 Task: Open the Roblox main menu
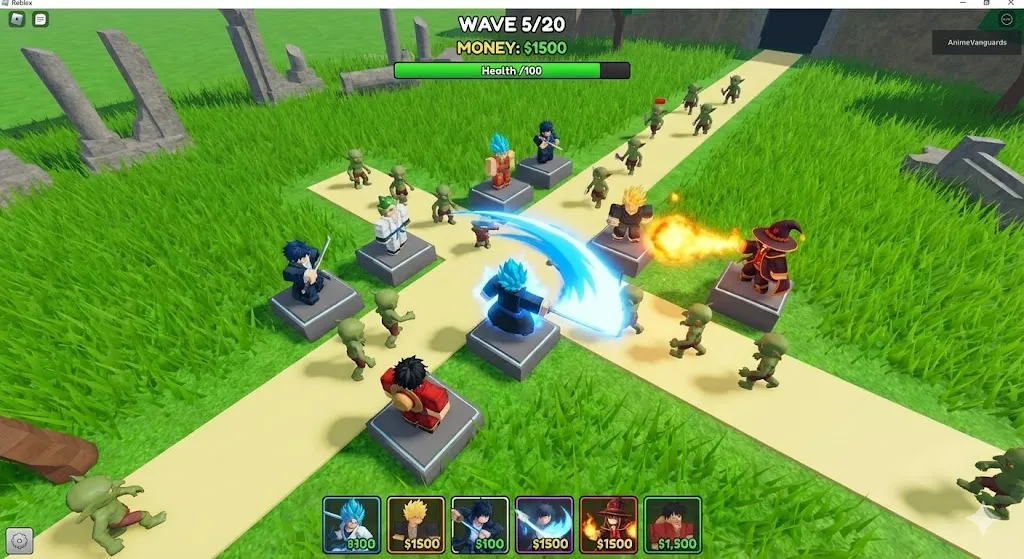pyautogui.click(x=16, y=20)
